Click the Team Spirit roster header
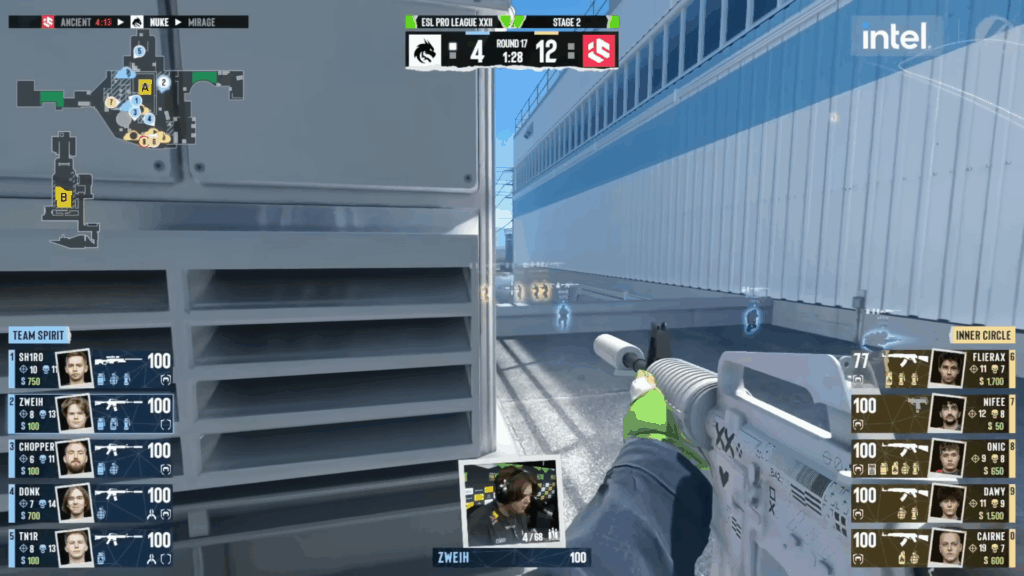The image size is (1024, 576). coord(39,336)
